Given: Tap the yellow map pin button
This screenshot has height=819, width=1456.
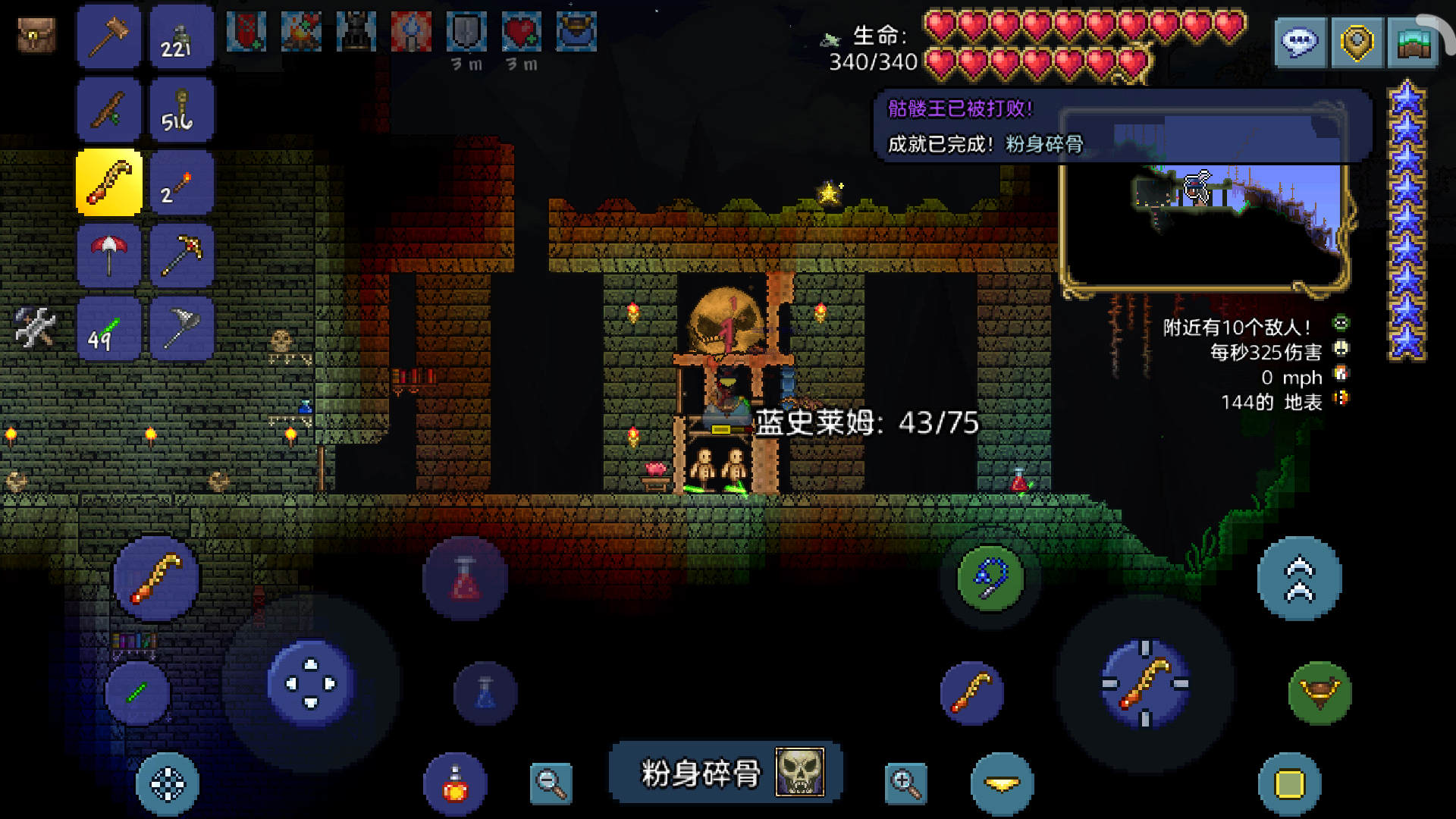Looking at the screenshot, I should tap(1357, 42).
